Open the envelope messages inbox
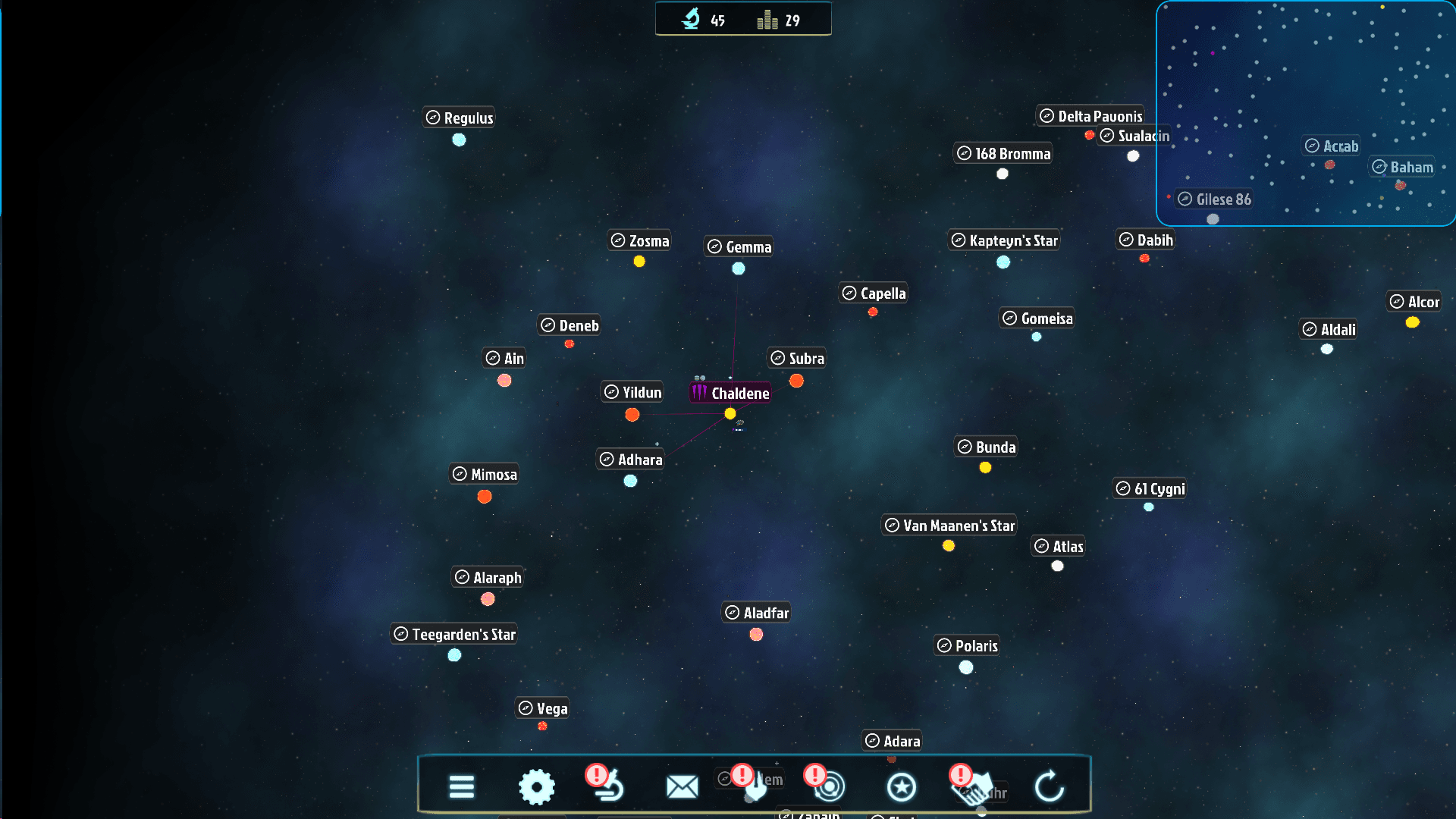The width and height of the screenshot is (1456, 819). tap(682, 786)
